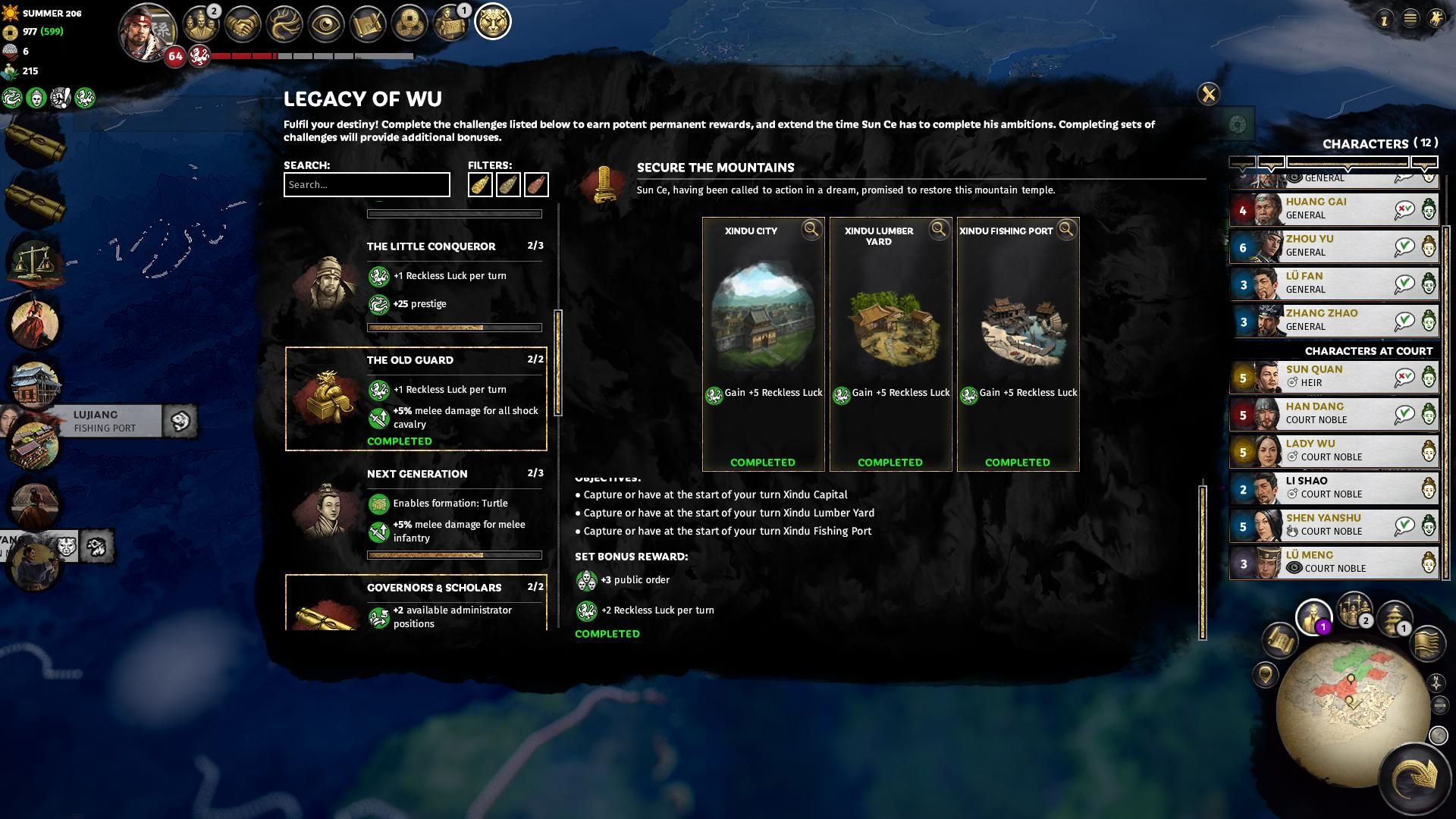Open the tiger emblem legacy button
This screenshot has height=819, width=1456.
tap(493, 22)
